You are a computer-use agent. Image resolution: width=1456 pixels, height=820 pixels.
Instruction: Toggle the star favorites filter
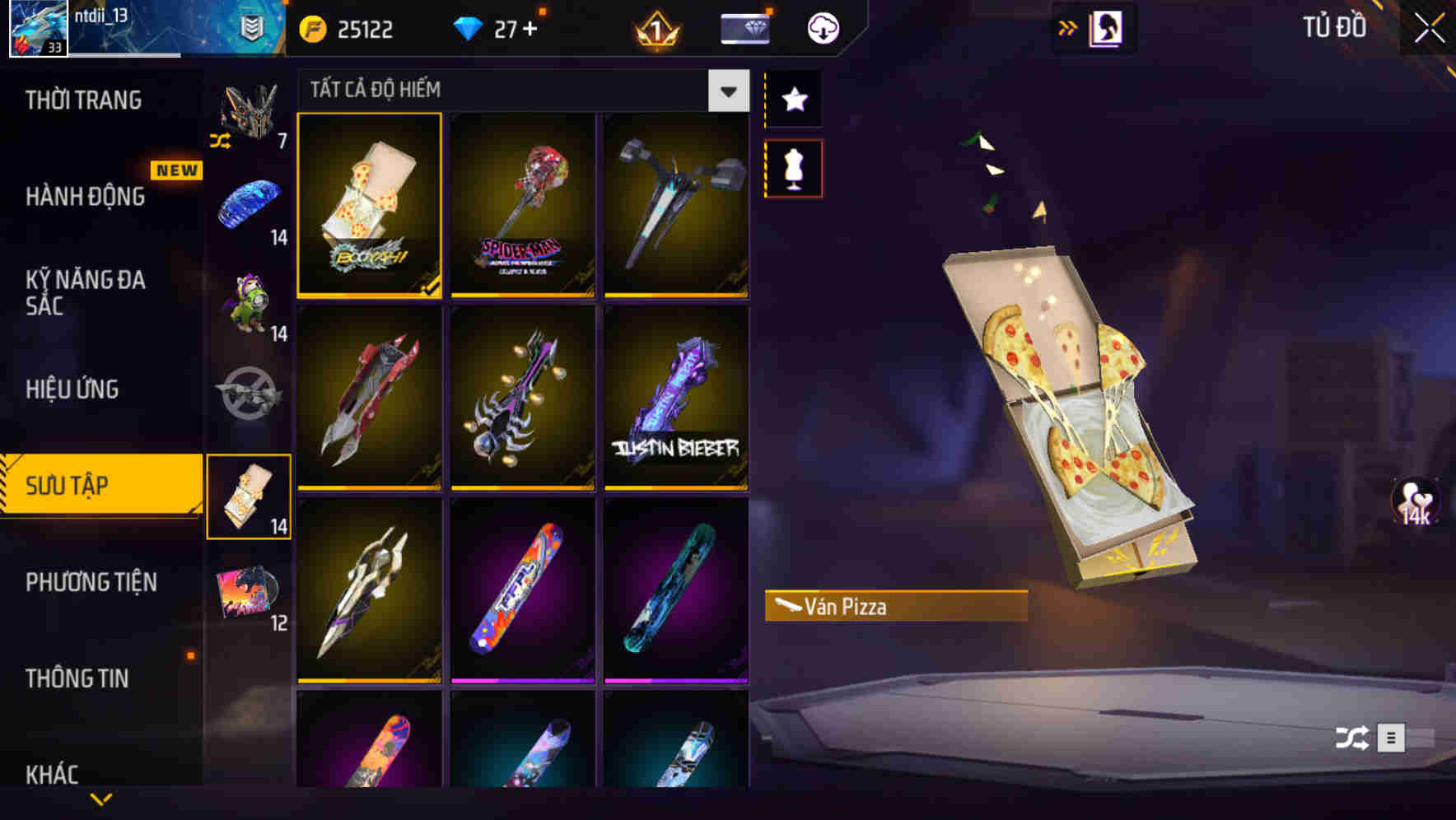tap(793, 100)
